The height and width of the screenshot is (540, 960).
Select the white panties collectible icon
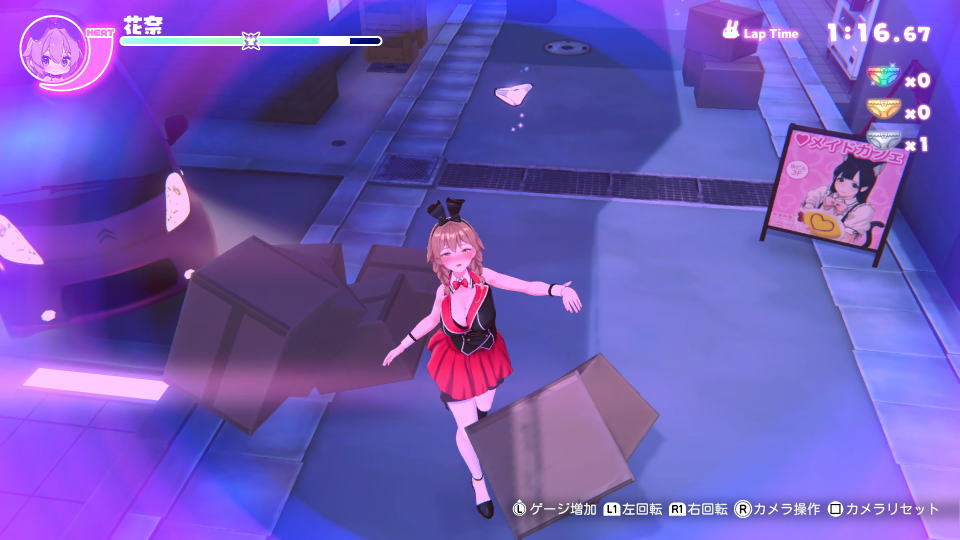tap(882, 142)
